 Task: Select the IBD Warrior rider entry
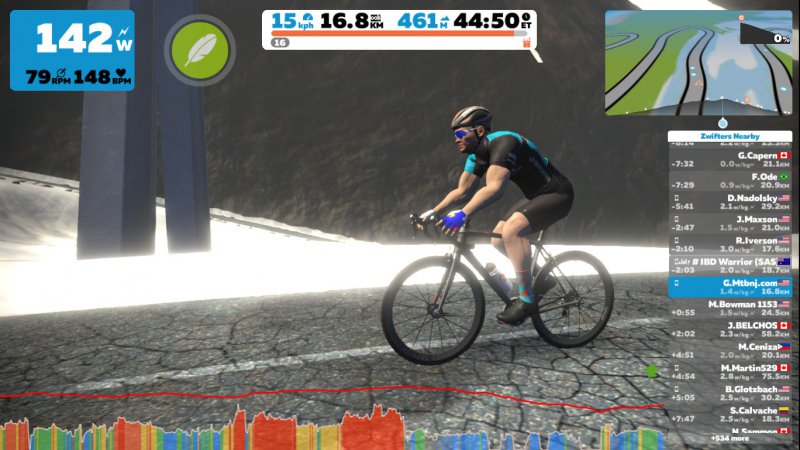pyautogui.click(x=730, y=265)
